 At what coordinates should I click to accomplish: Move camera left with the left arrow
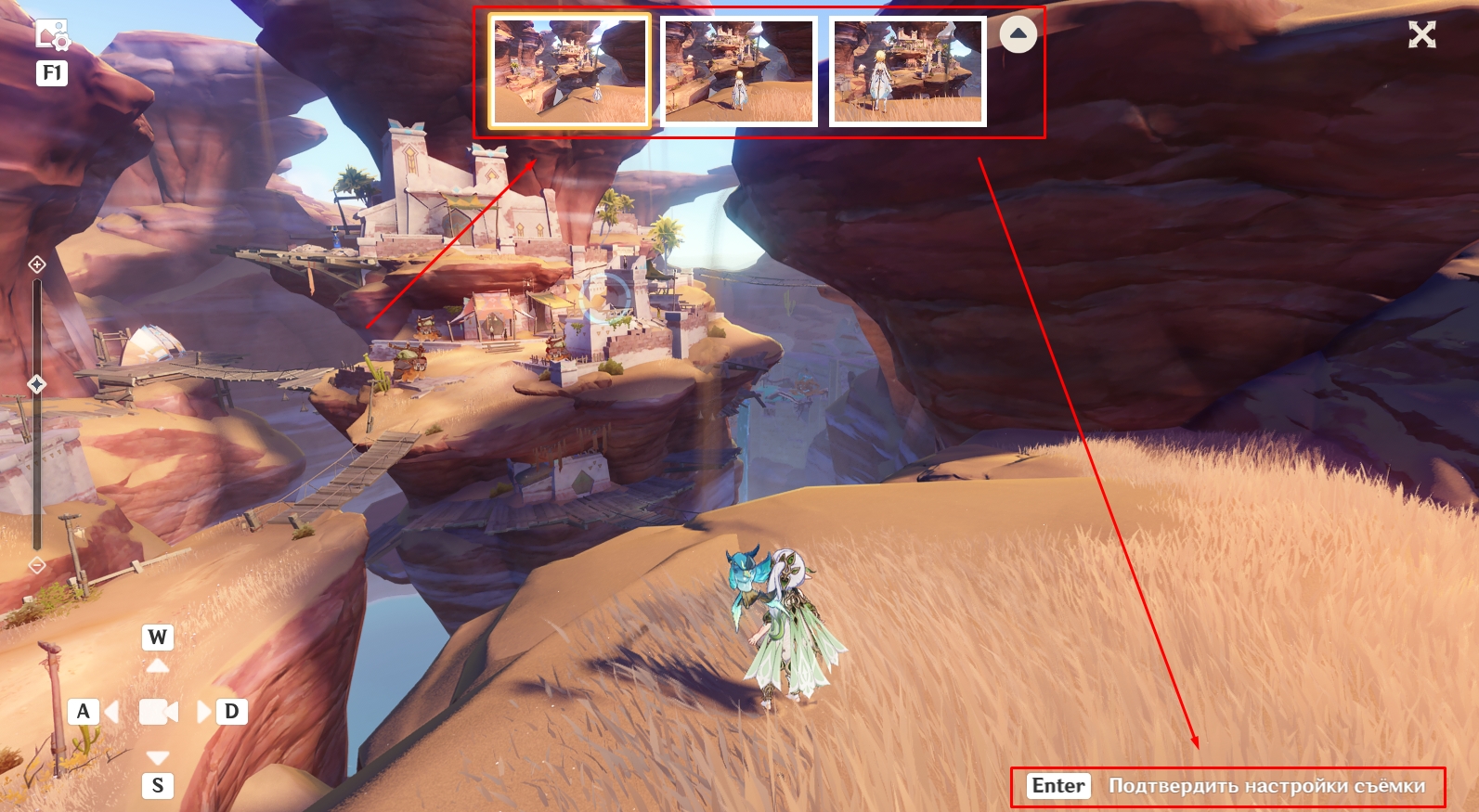point(112,712)
